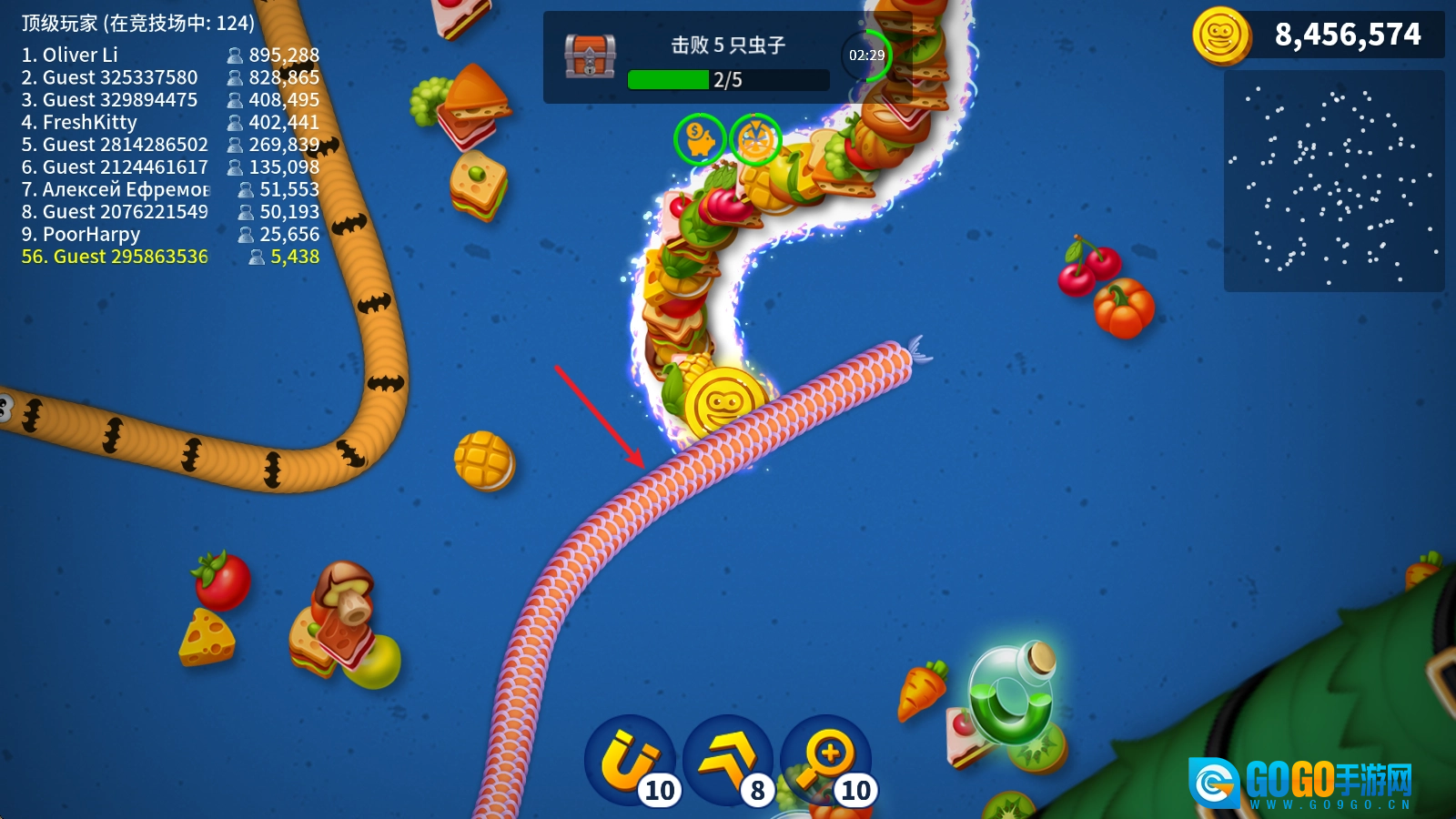Click the minimap with white dots

pyautogui.click(x=1334, y=181)
